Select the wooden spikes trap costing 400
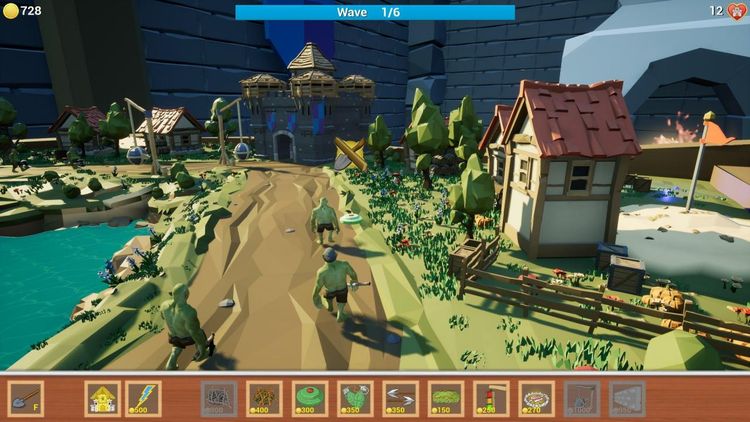The image size is (750, 422). 264,398
